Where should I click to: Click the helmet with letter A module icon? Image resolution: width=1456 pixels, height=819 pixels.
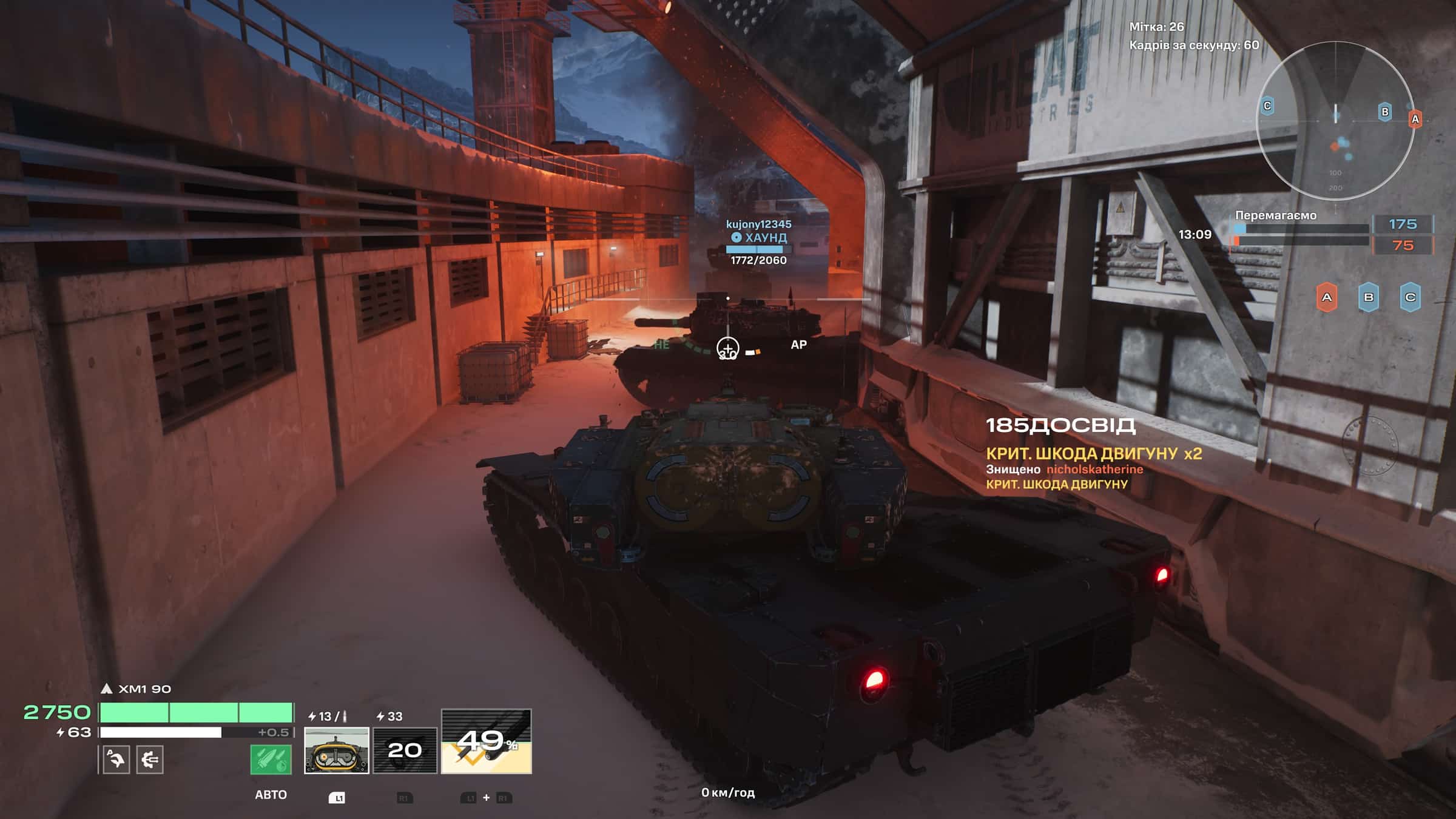[x=116, y=760]
